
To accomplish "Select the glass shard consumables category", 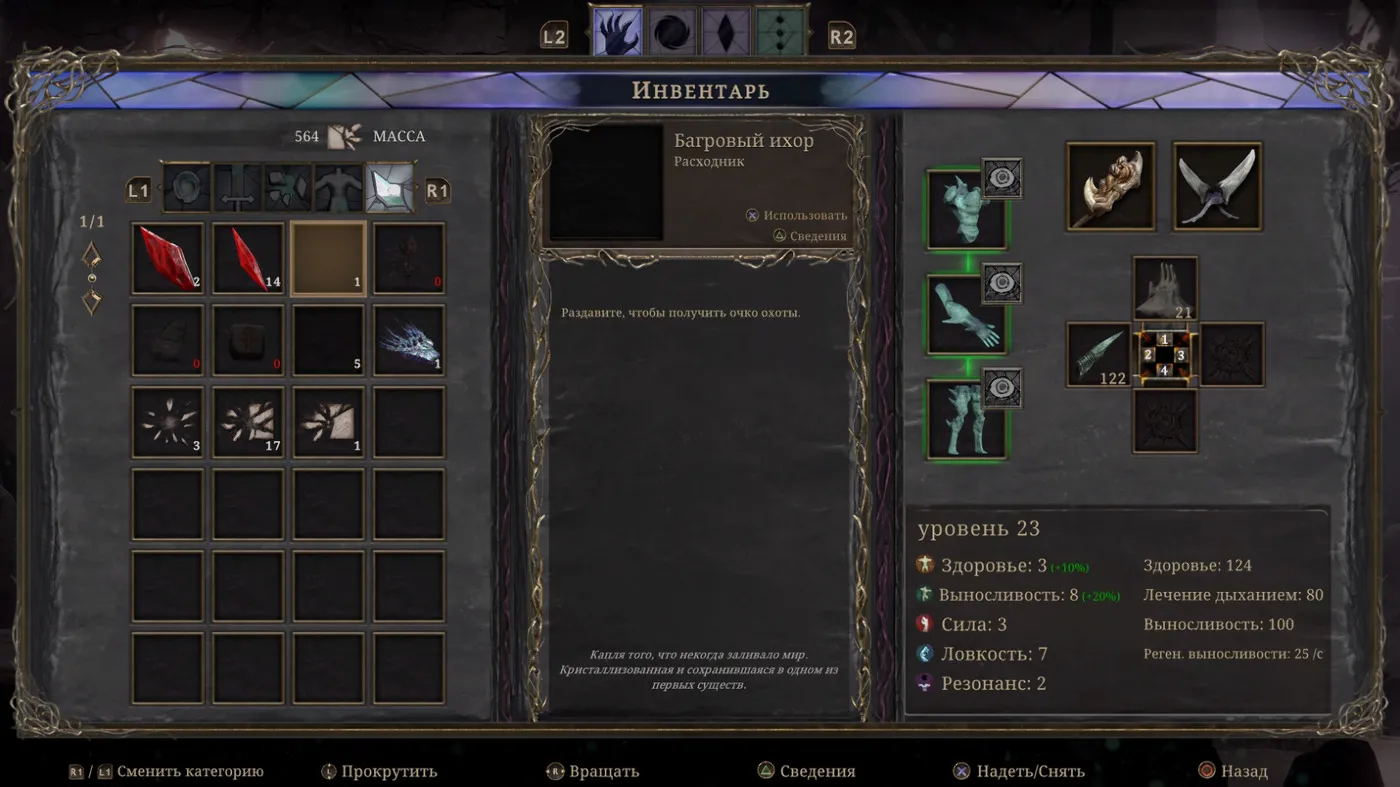I will (x=390, y=188).
